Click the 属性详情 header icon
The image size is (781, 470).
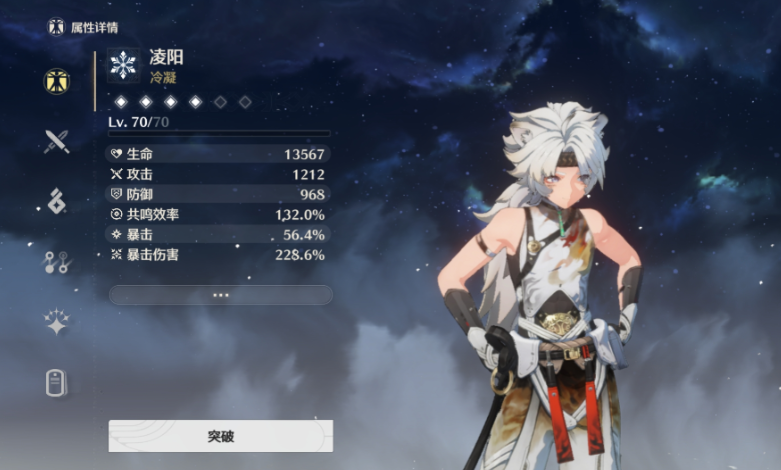tap(56, 27)
